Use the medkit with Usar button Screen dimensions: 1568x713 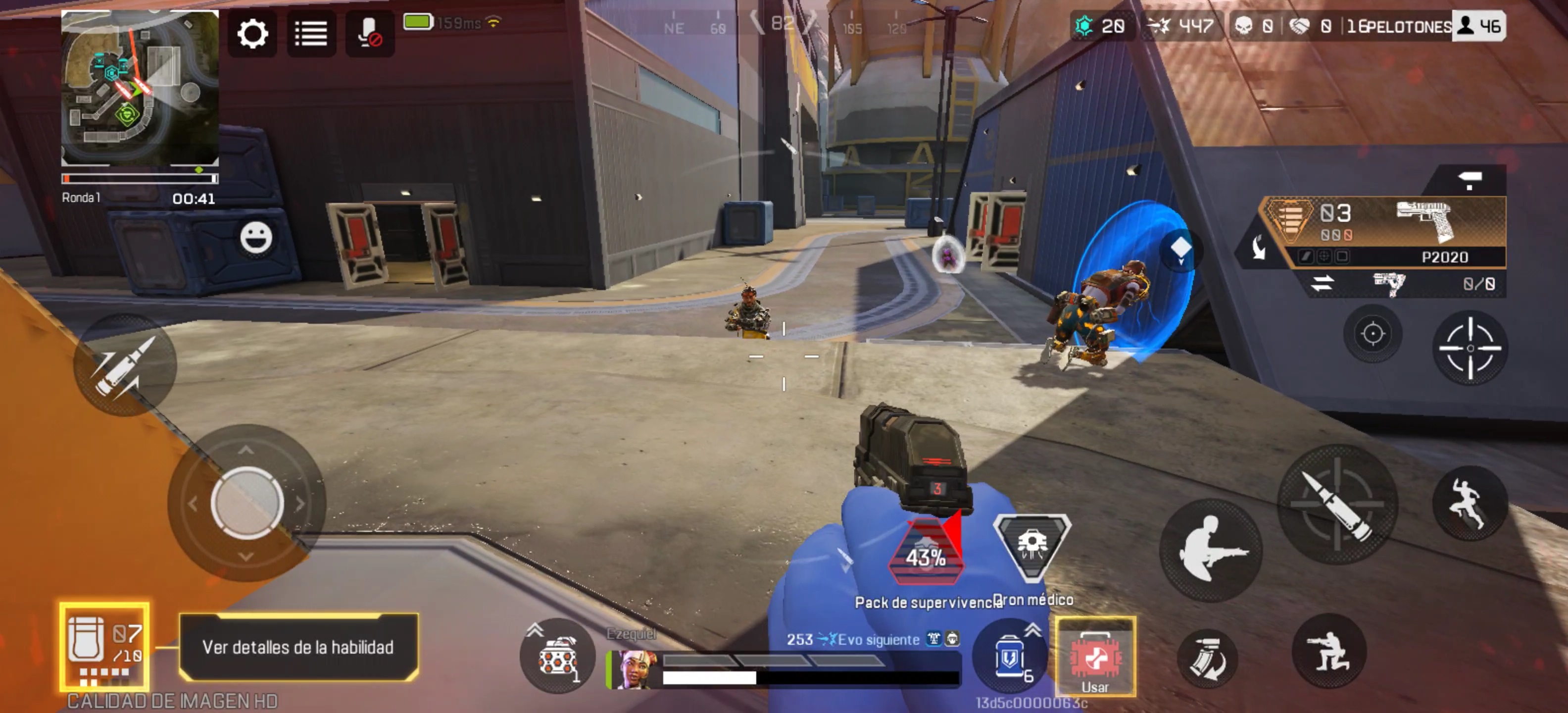(x=1095, y=657)
